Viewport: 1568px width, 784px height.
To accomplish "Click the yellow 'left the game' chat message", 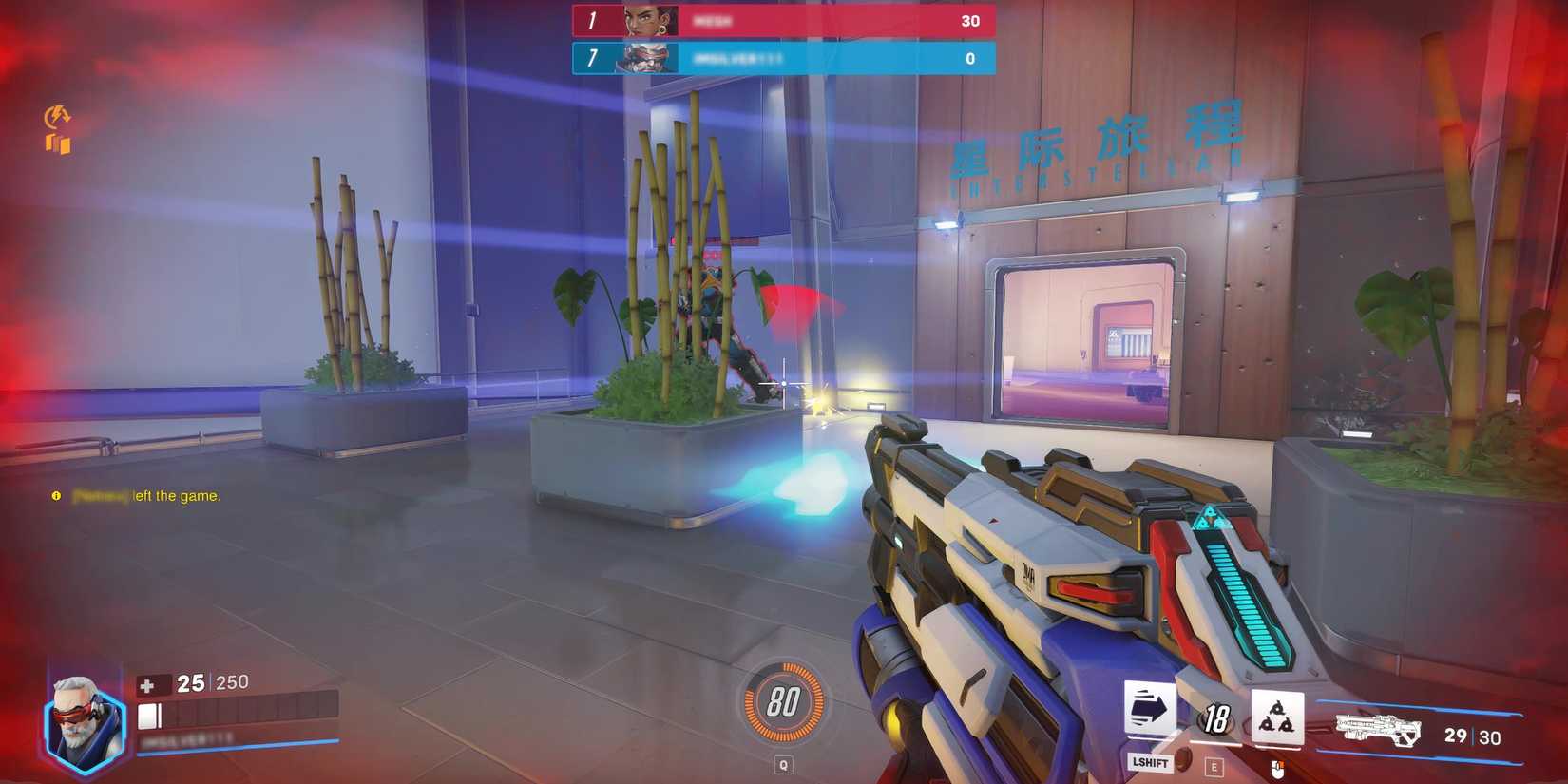I will [135, 495].
